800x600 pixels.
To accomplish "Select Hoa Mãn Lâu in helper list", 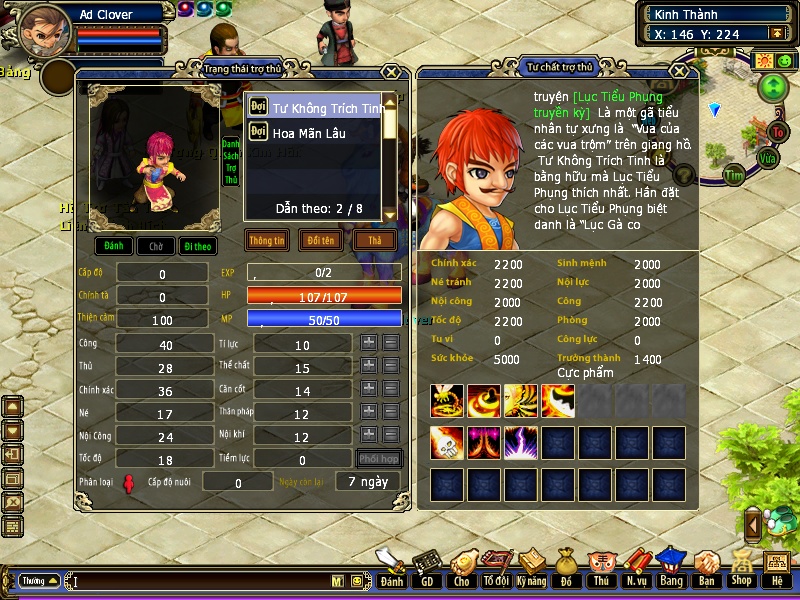I will click(309, 133).
